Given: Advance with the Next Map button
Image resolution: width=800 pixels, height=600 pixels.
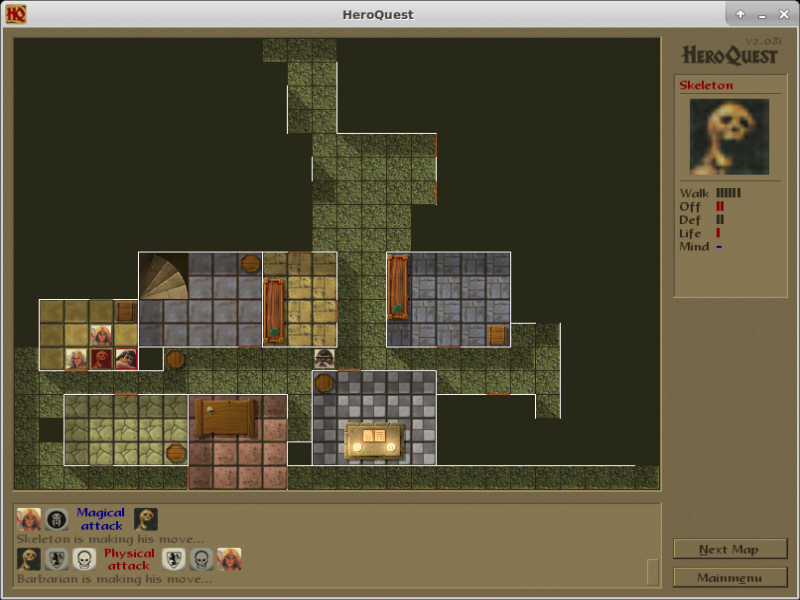Looking at the screenshot, I should 729,549.
